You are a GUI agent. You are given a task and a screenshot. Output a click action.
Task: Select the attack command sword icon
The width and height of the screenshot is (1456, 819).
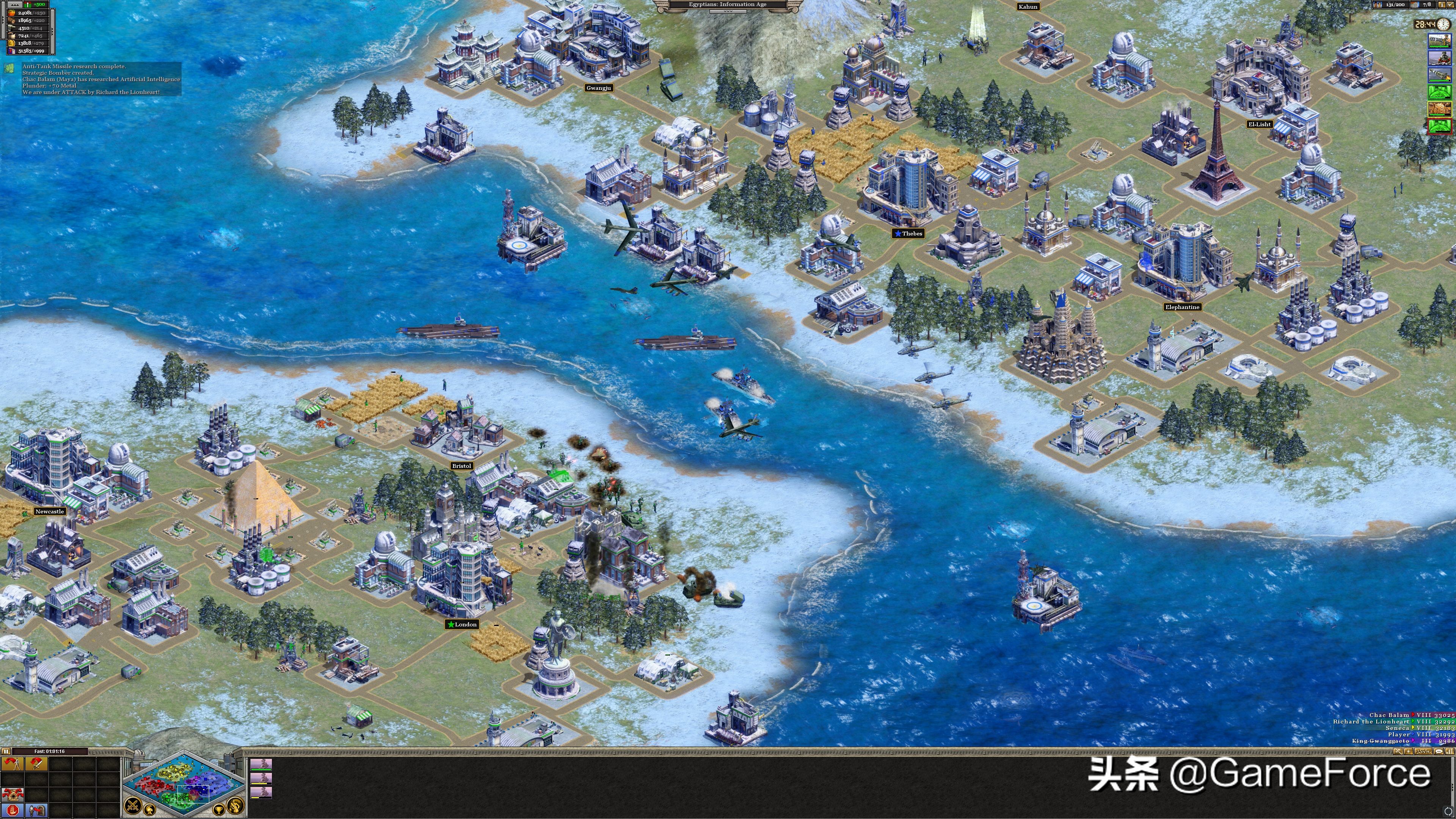[x=37, y=765]
